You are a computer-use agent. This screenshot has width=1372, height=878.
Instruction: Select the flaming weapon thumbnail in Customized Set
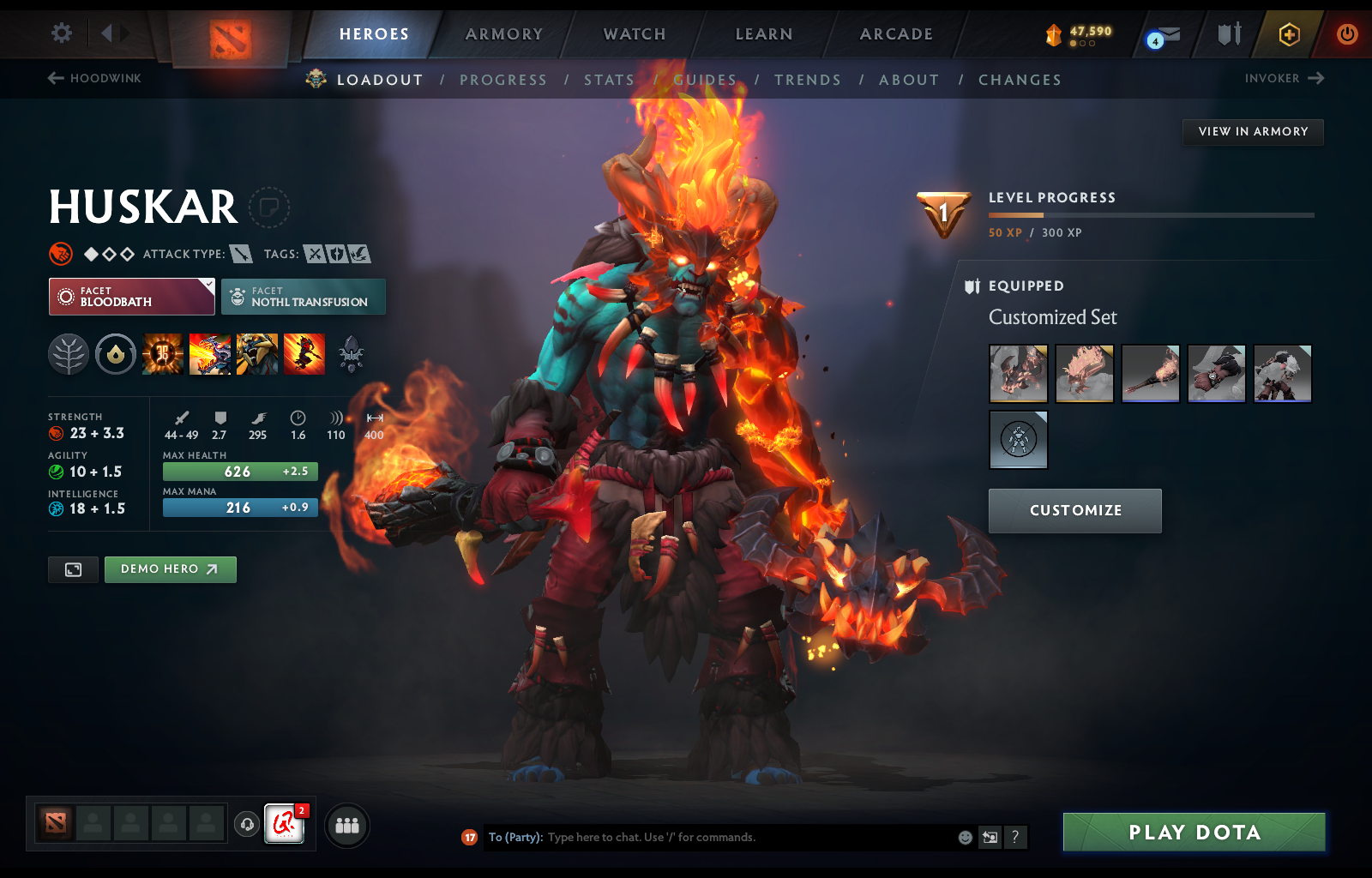1150,374
